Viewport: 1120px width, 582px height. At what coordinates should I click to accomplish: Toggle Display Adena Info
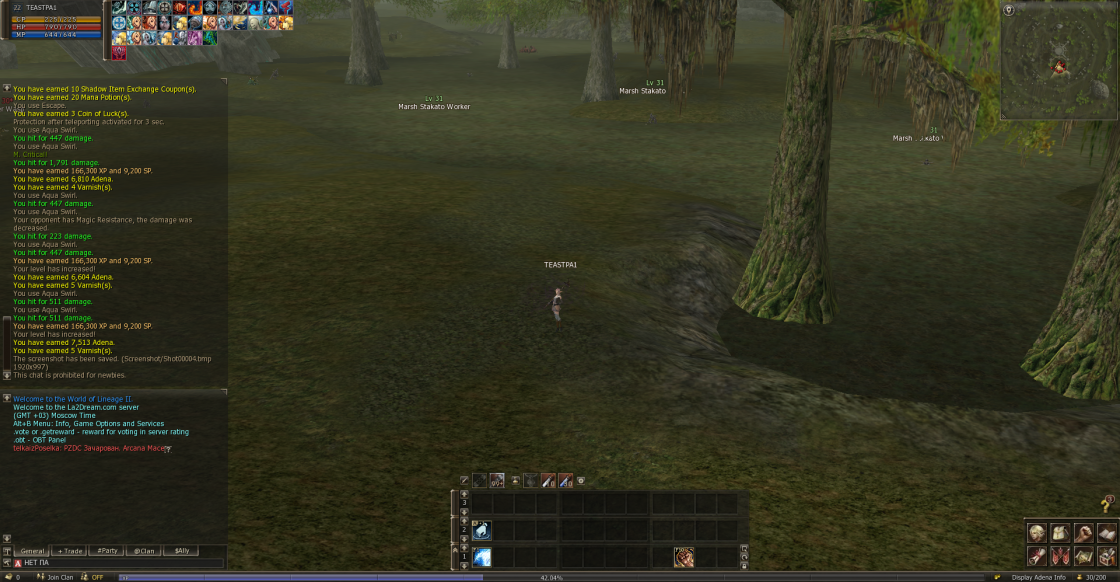(1038, 577)
